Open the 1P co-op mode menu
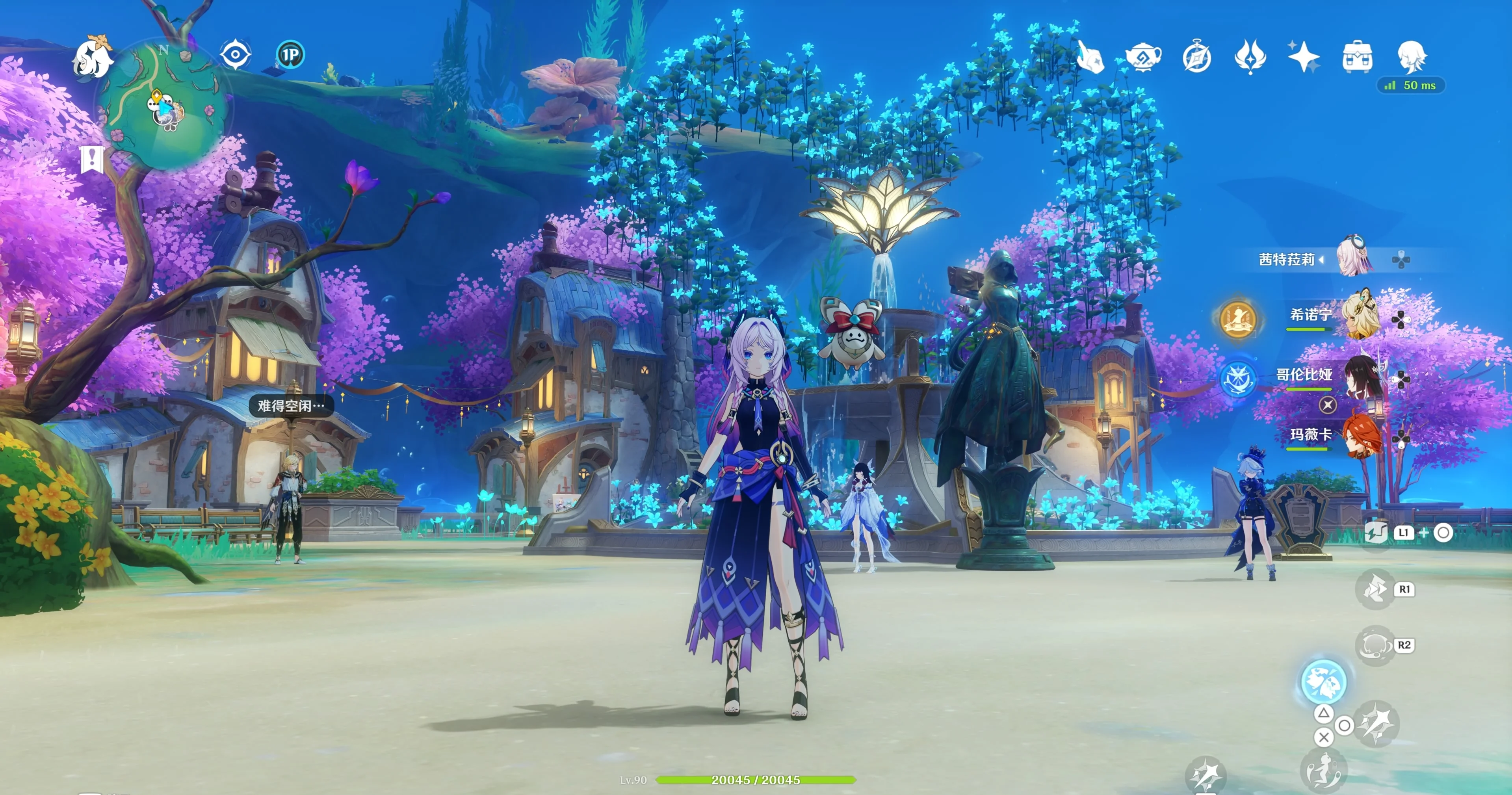1512x795 pixels. click(290, 55)
